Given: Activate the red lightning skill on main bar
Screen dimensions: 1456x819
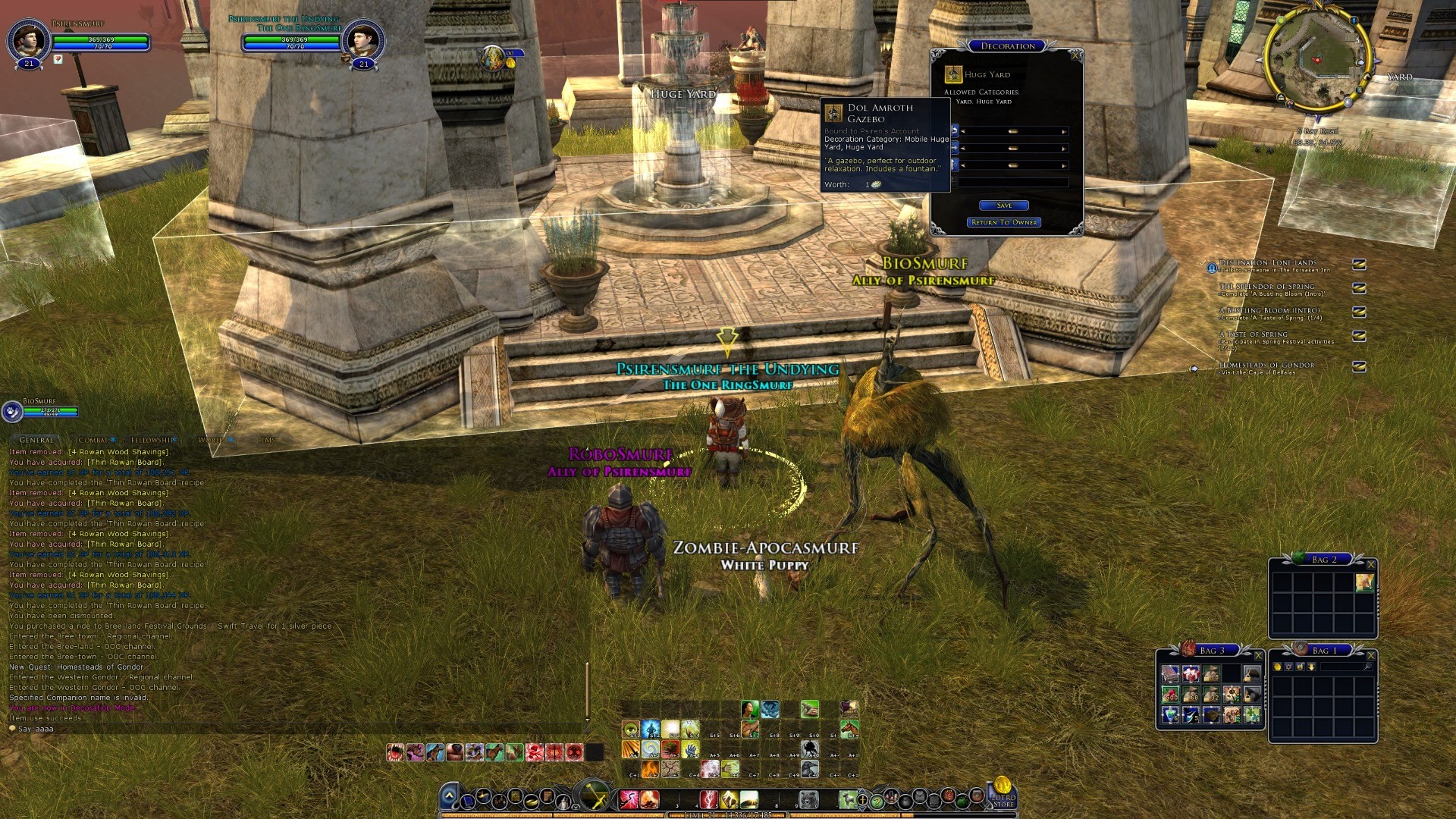Looking at the screenshot, I should [x=708, y=799].
